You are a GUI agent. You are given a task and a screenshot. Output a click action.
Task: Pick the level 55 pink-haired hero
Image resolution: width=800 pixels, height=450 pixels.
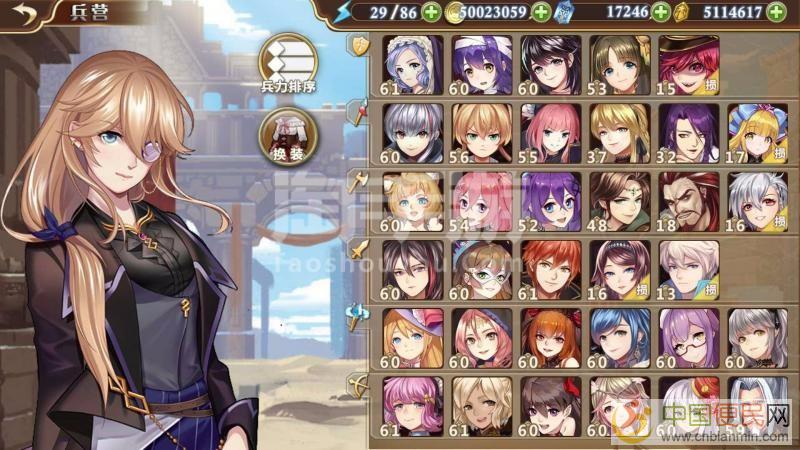tap(550, 134)
